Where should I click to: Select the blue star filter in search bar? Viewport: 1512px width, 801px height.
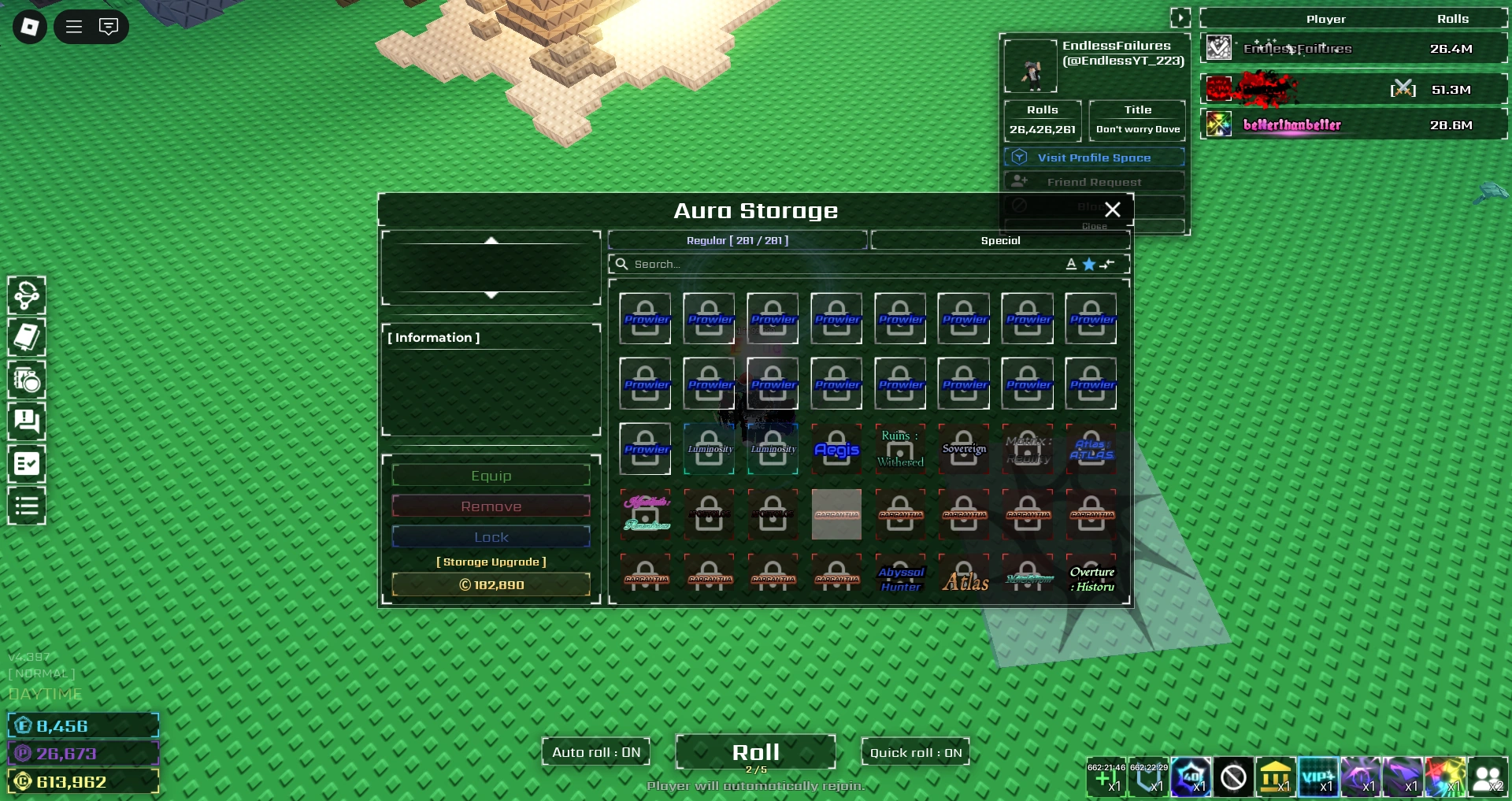[1089, 264]
